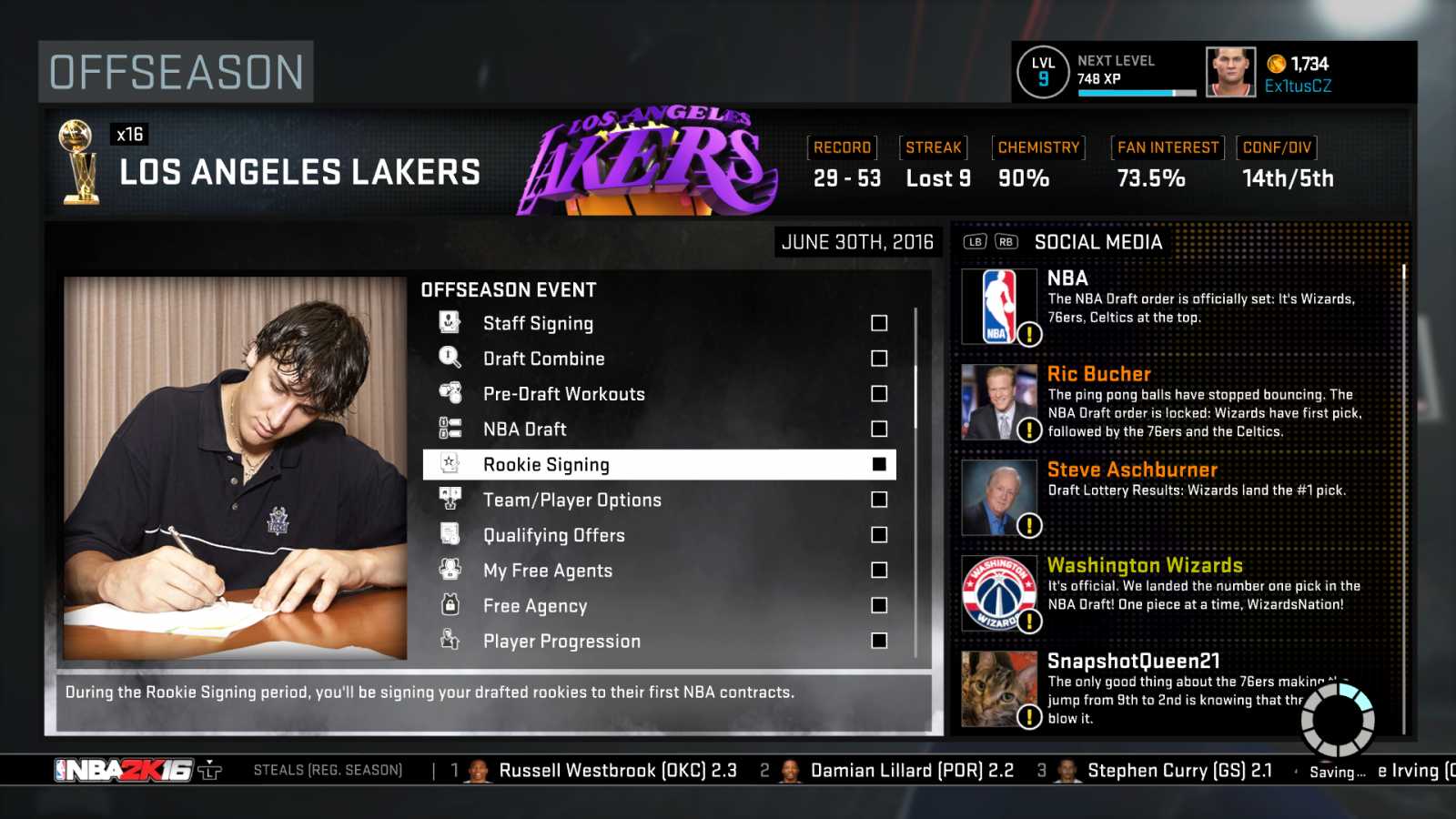
Task: Check the Team/Player Options box
Action: (x=877, y=499)
